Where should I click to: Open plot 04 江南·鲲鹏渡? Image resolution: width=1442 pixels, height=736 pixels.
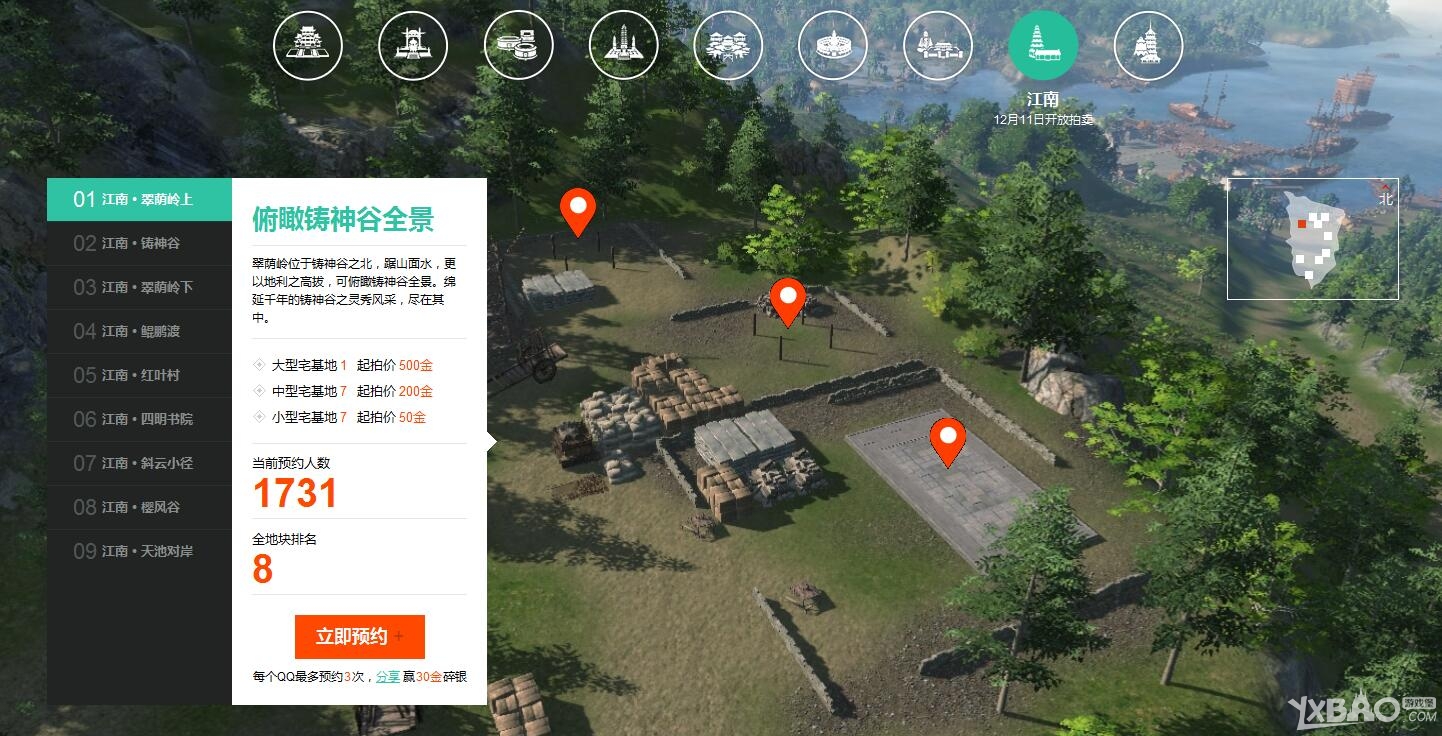[x=140, y=331]
